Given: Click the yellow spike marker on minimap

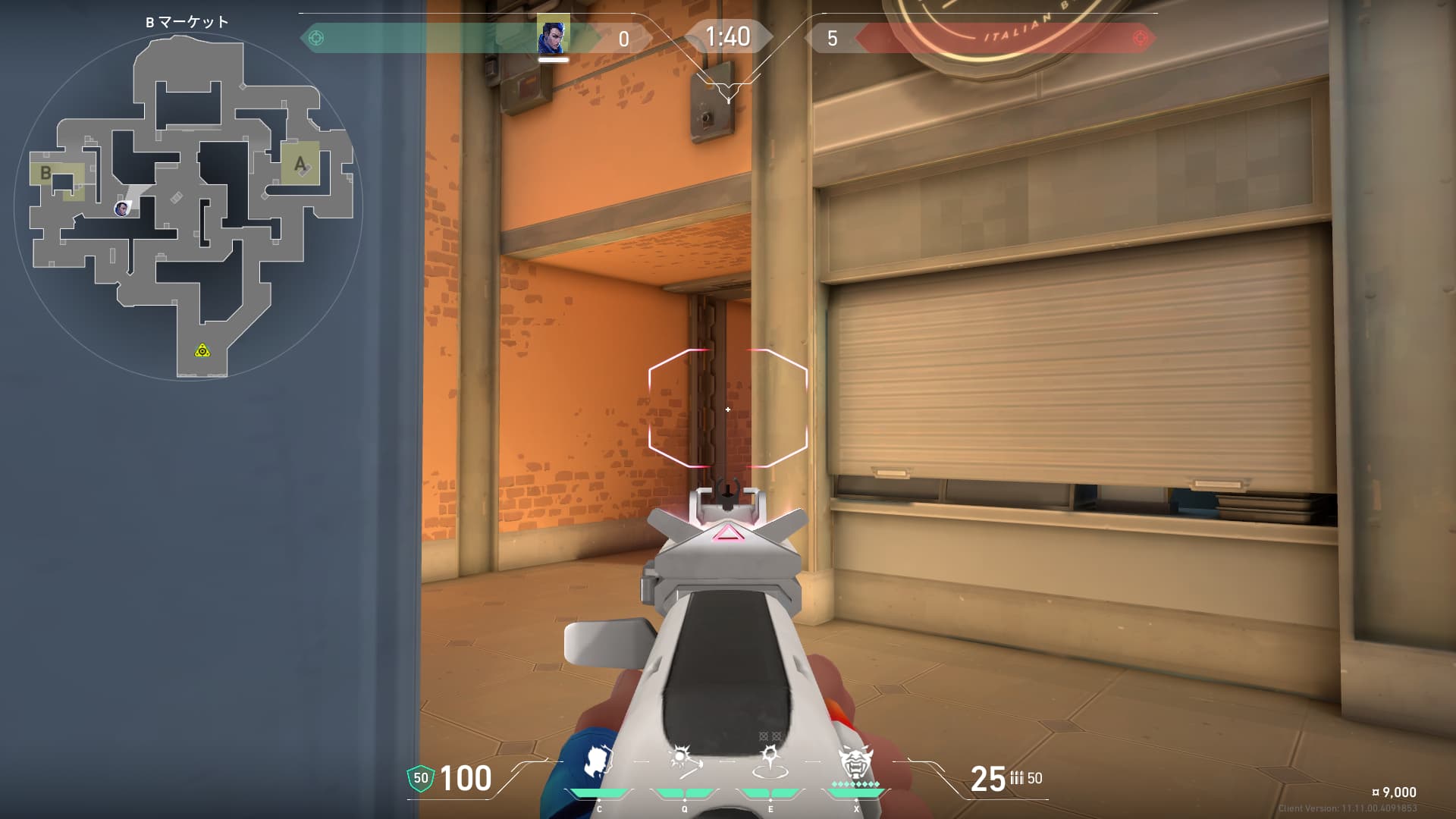Looking at the screenshot, I should [202, 350].
